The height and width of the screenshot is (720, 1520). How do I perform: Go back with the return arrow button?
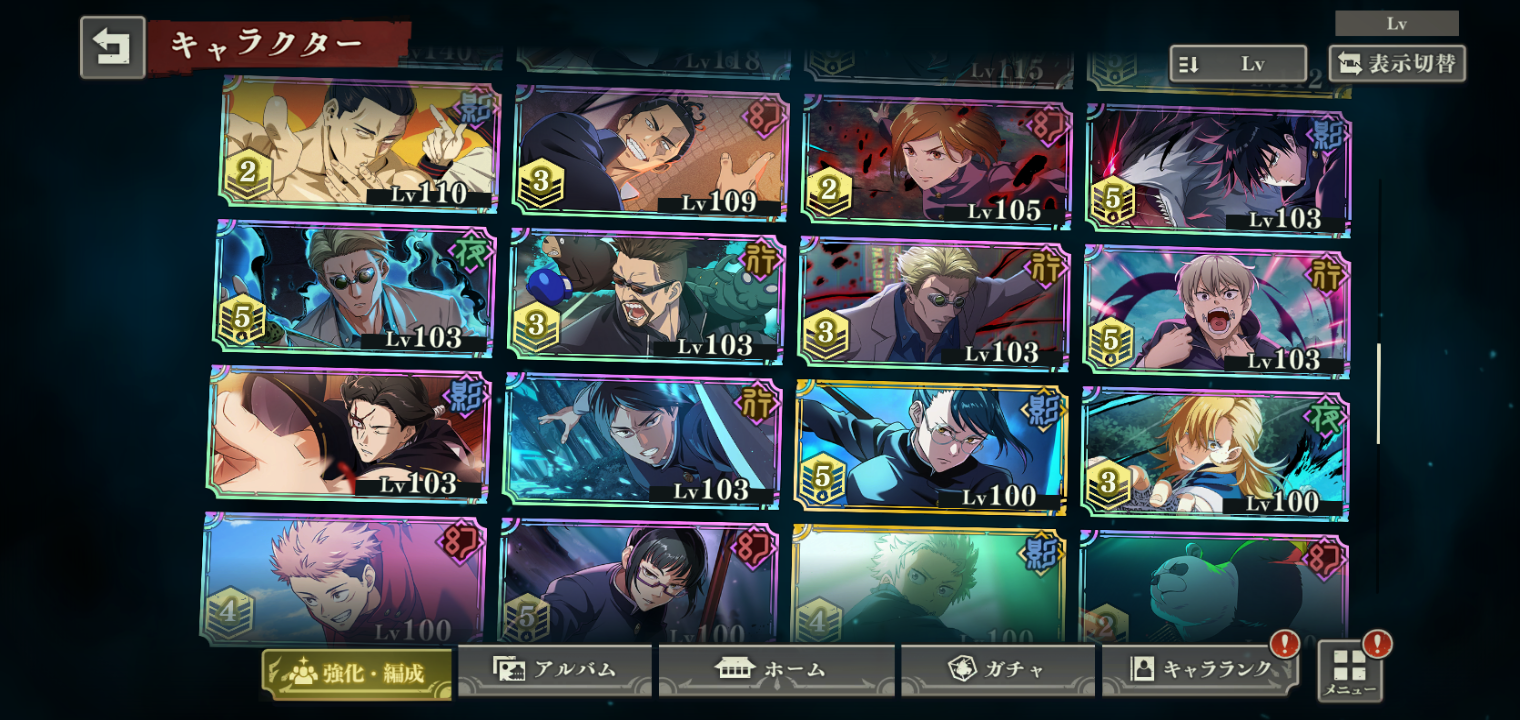(112, 47)
